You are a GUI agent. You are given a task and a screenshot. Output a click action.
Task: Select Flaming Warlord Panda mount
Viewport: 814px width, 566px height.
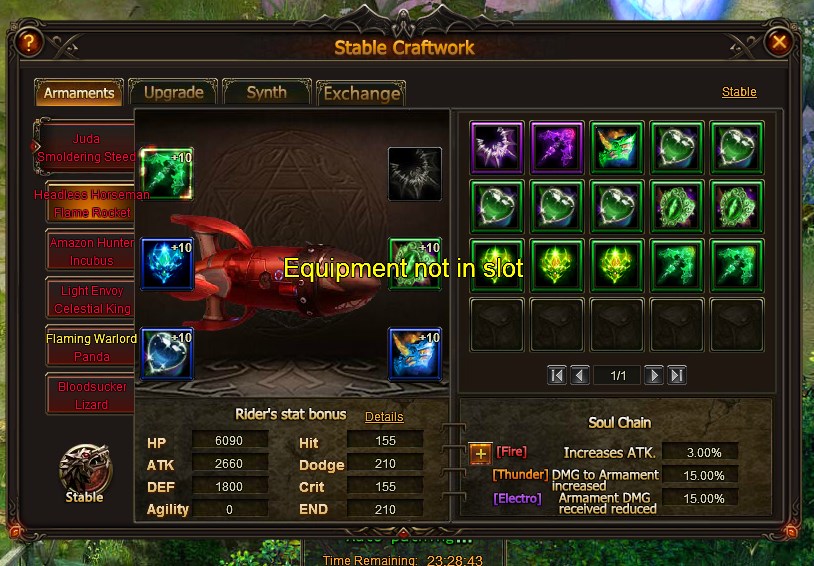click(x=91, y=347)
